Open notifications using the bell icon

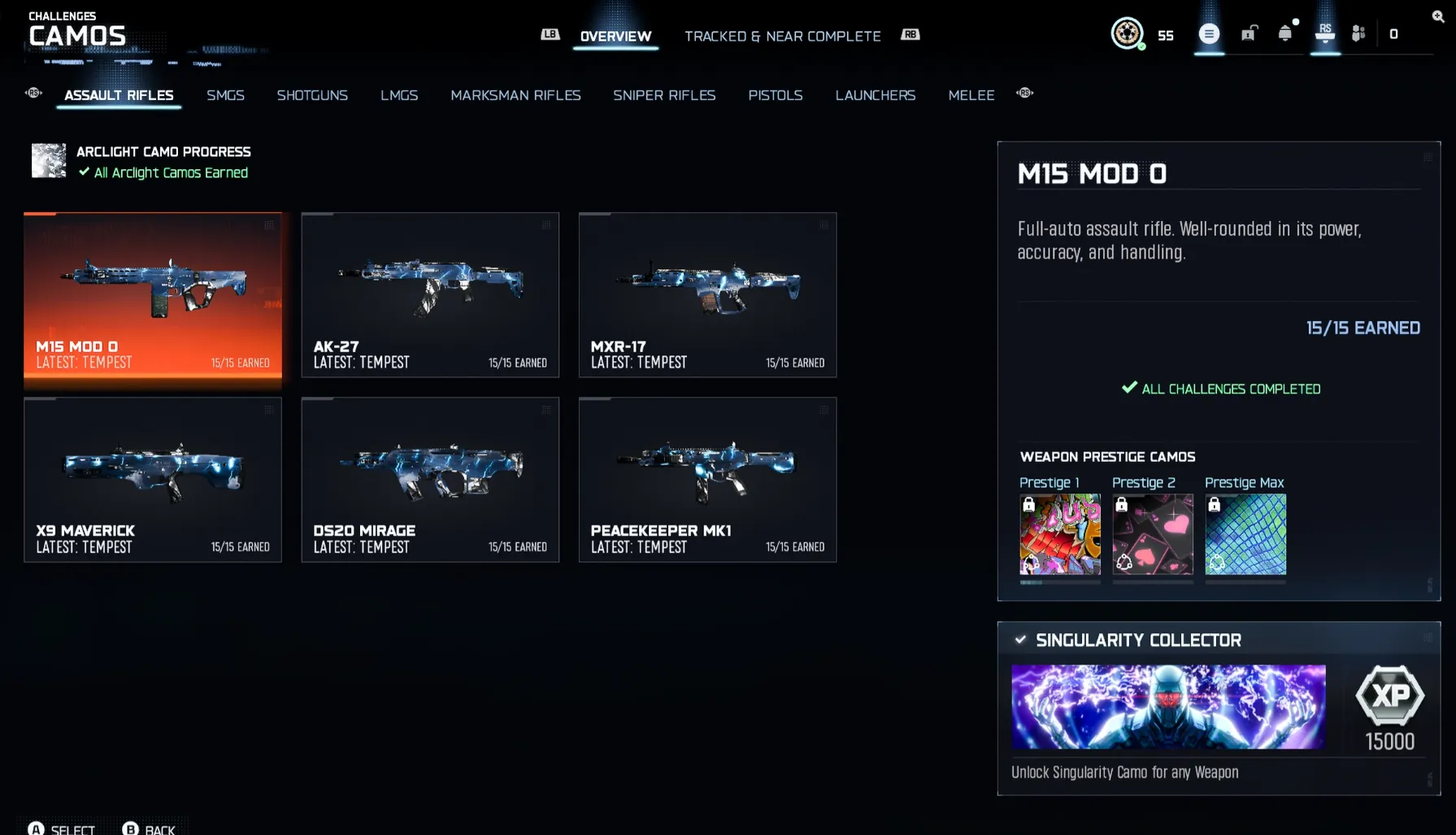click(x=1285, y=33)
